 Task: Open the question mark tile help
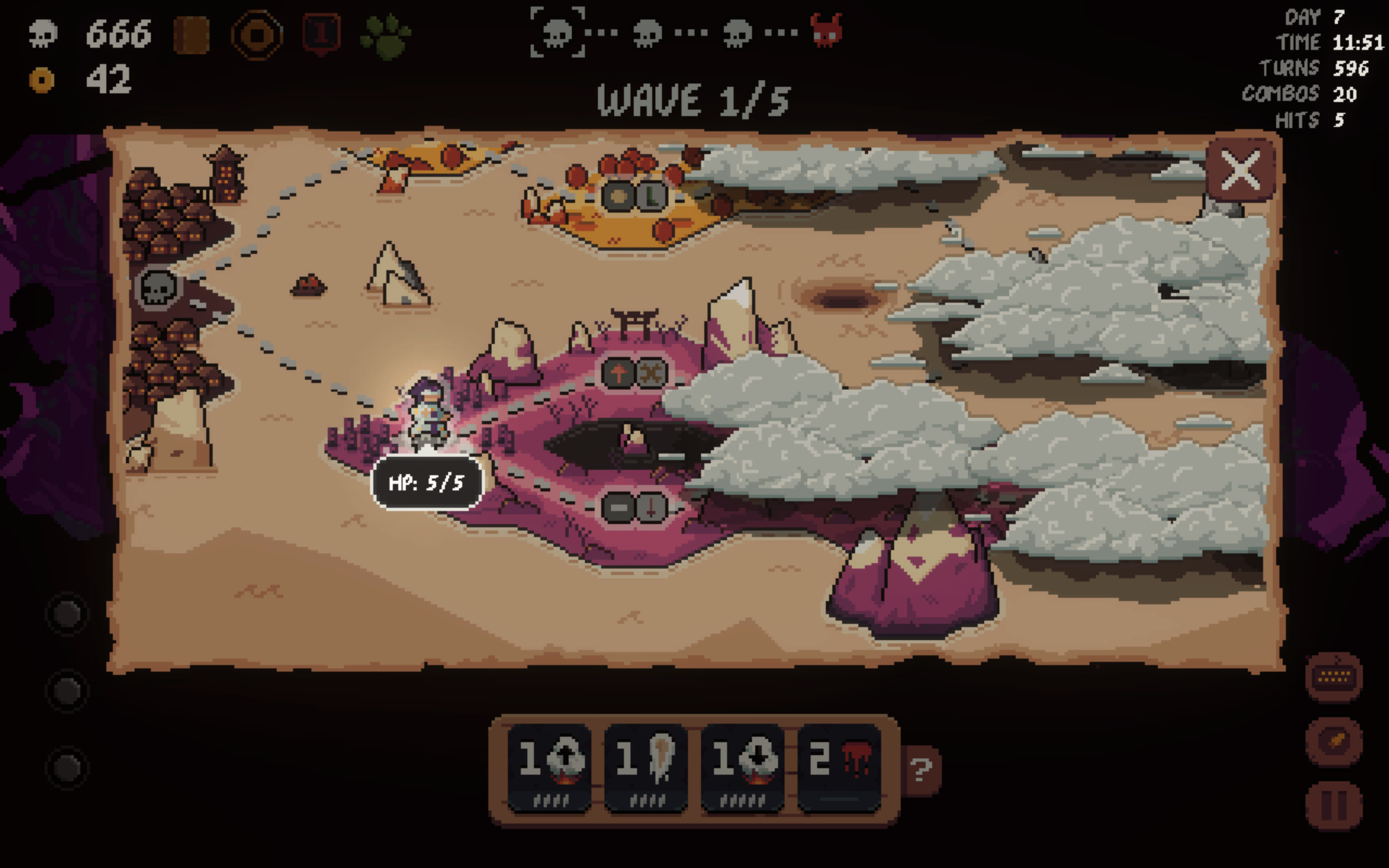pos(921,769)
